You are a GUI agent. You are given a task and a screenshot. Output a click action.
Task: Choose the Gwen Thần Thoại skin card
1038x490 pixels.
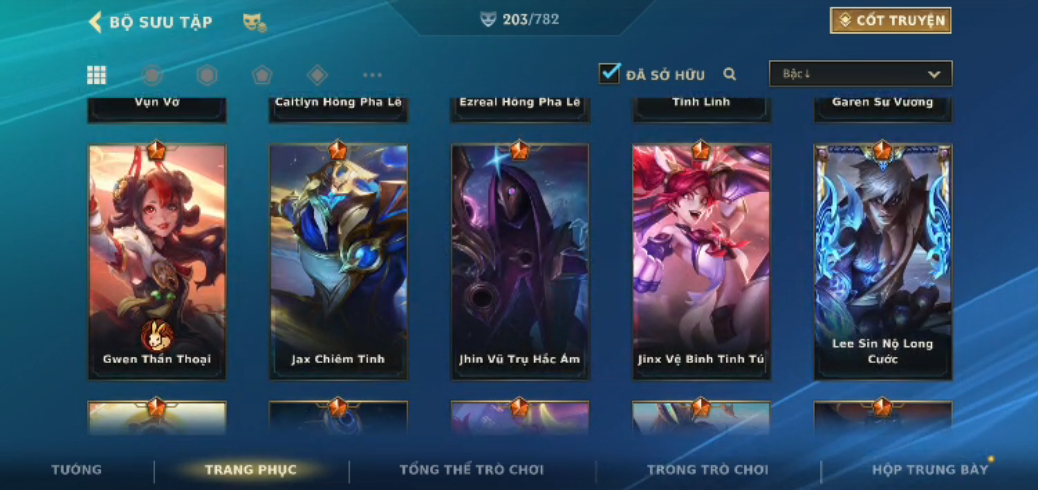(x=157, y=261)
